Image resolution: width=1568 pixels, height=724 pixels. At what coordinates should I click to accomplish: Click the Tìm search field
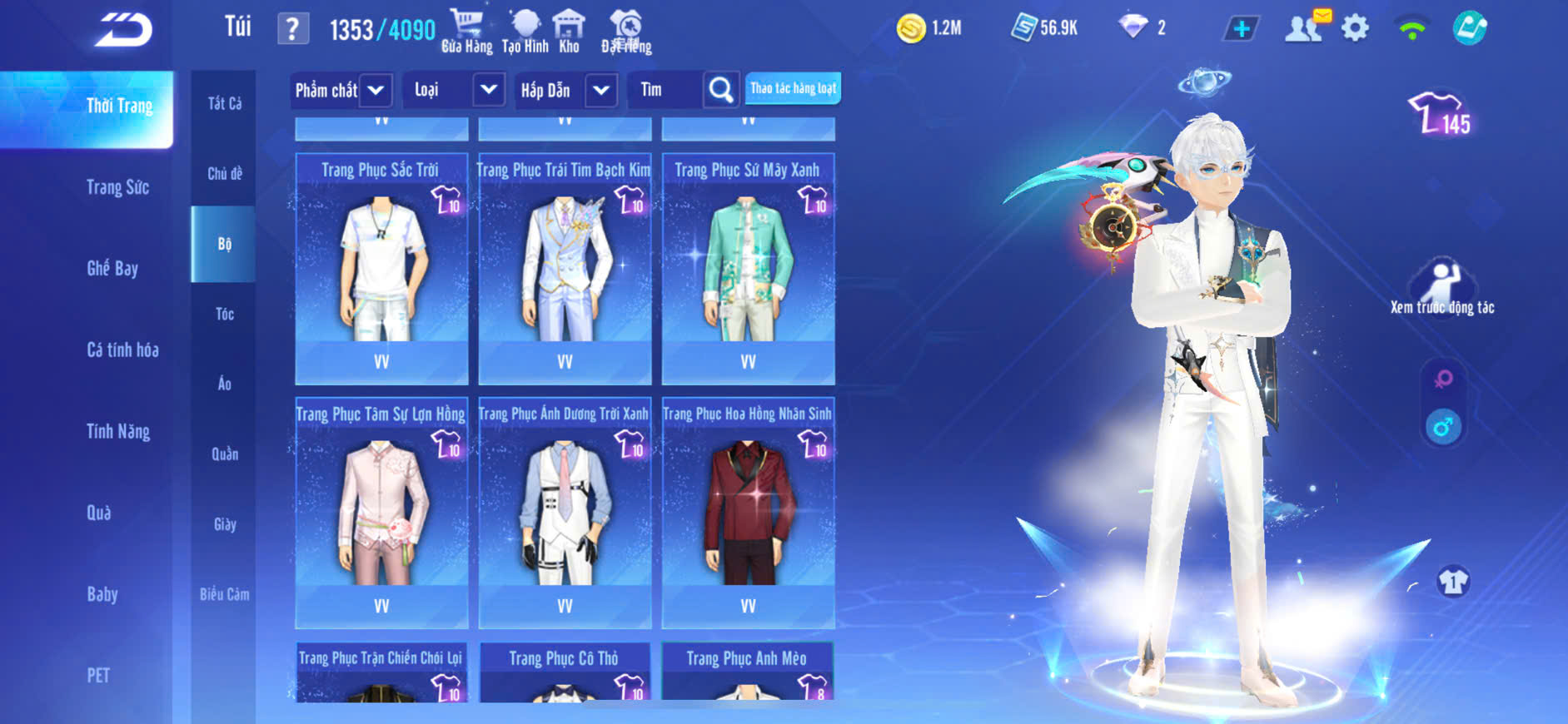click(666, 90)
